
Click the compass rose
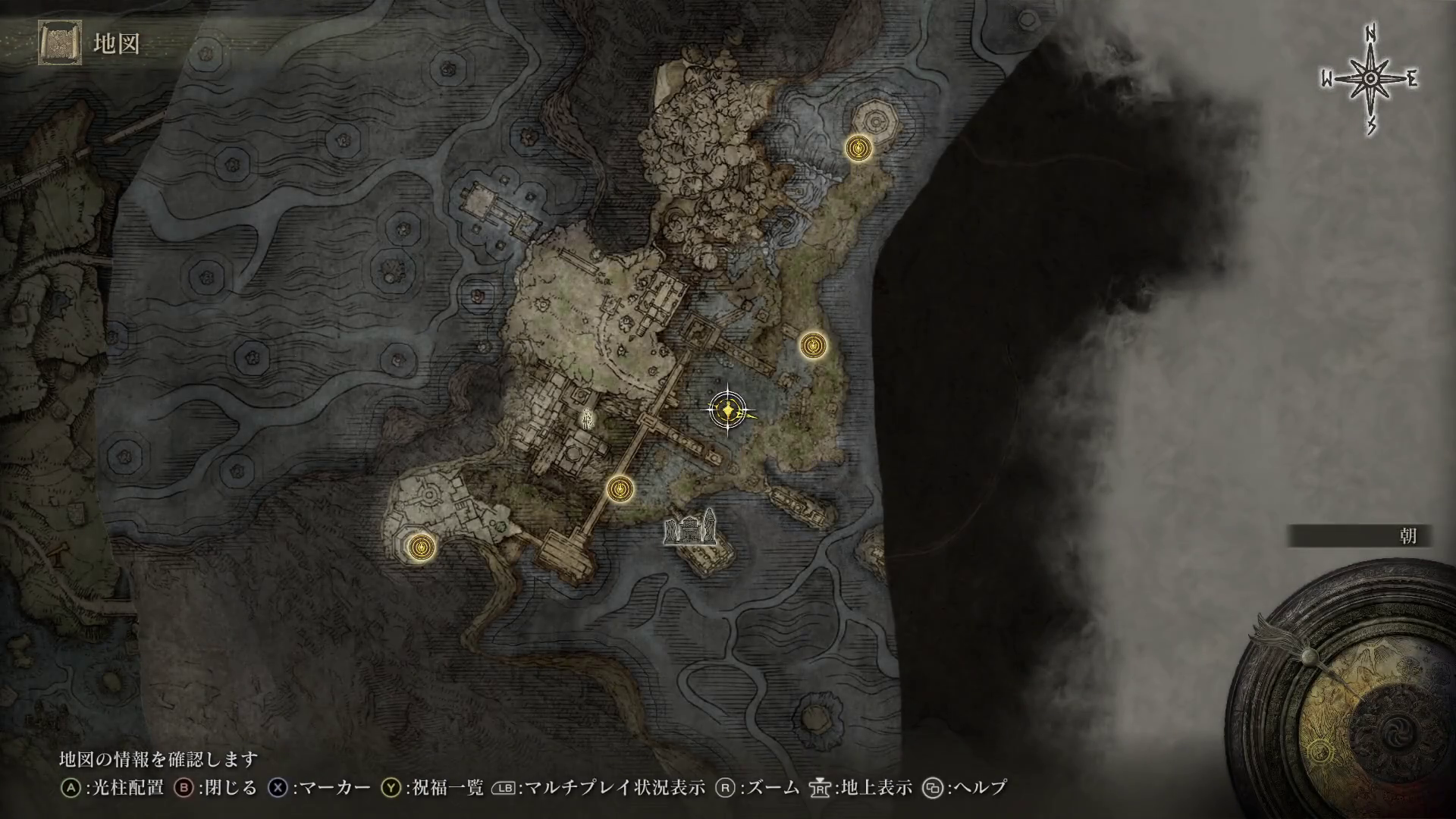(x=1370, y=80)
